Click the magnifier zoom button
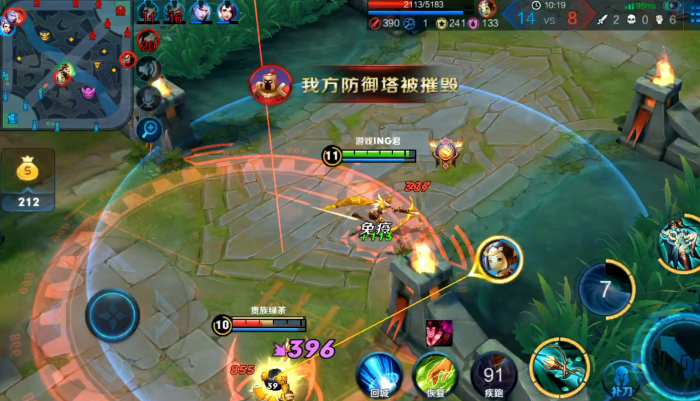 149,128
